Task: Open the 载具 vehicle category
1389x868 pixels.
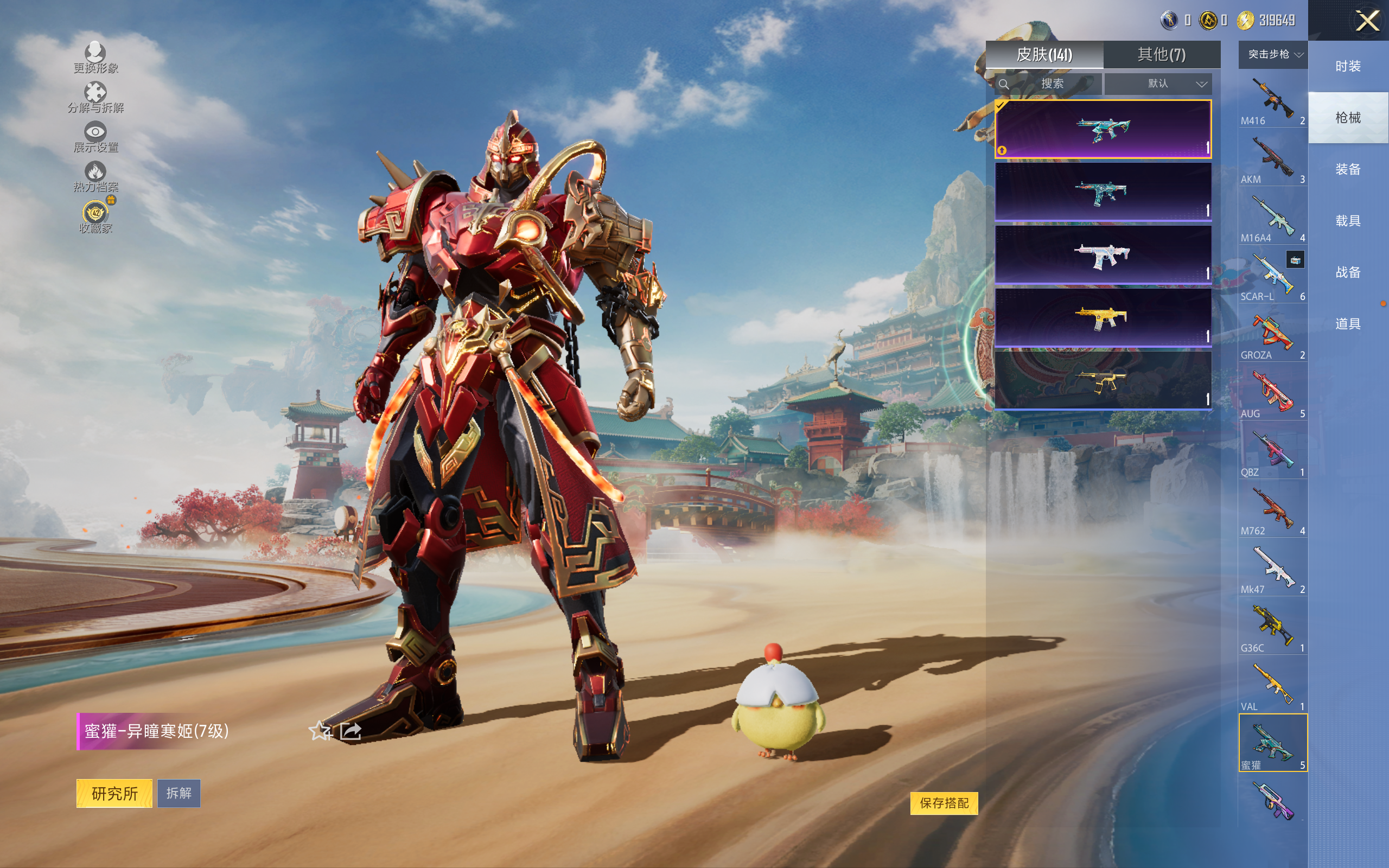Action: click(x=1348, y=221)
